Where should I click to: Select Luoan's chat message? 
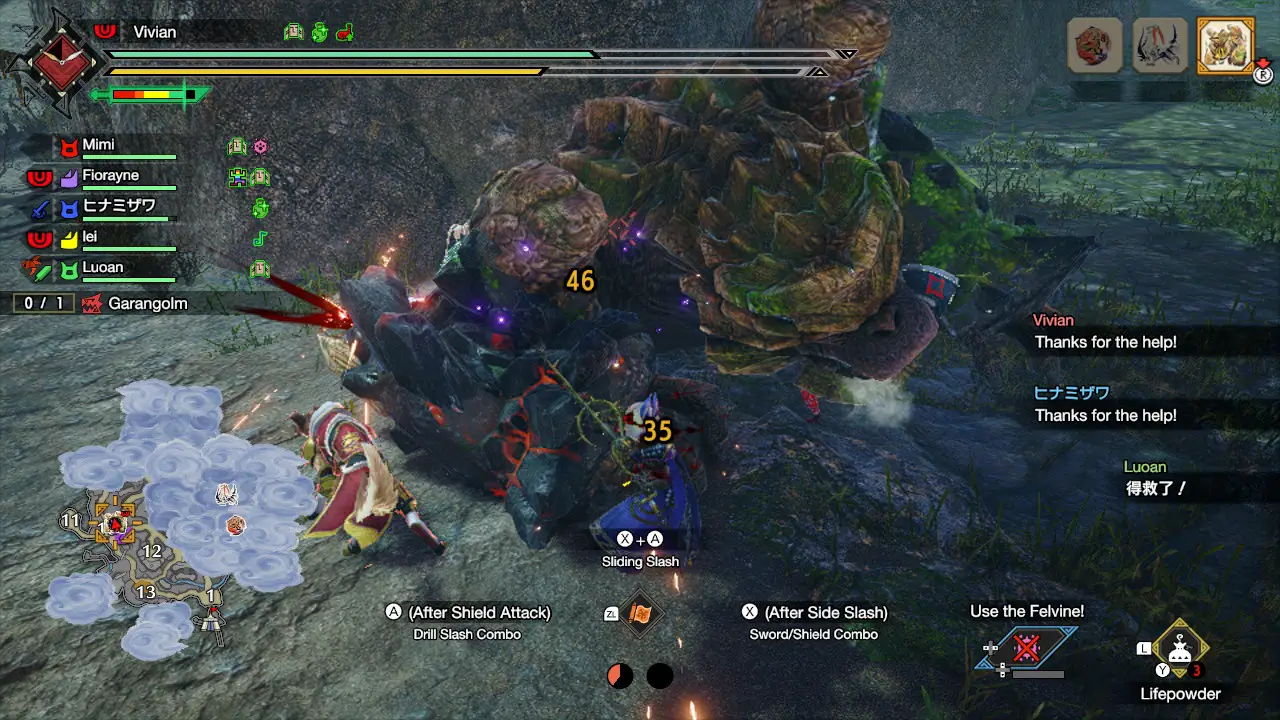pyautogui.click(x=1155, y=479)
